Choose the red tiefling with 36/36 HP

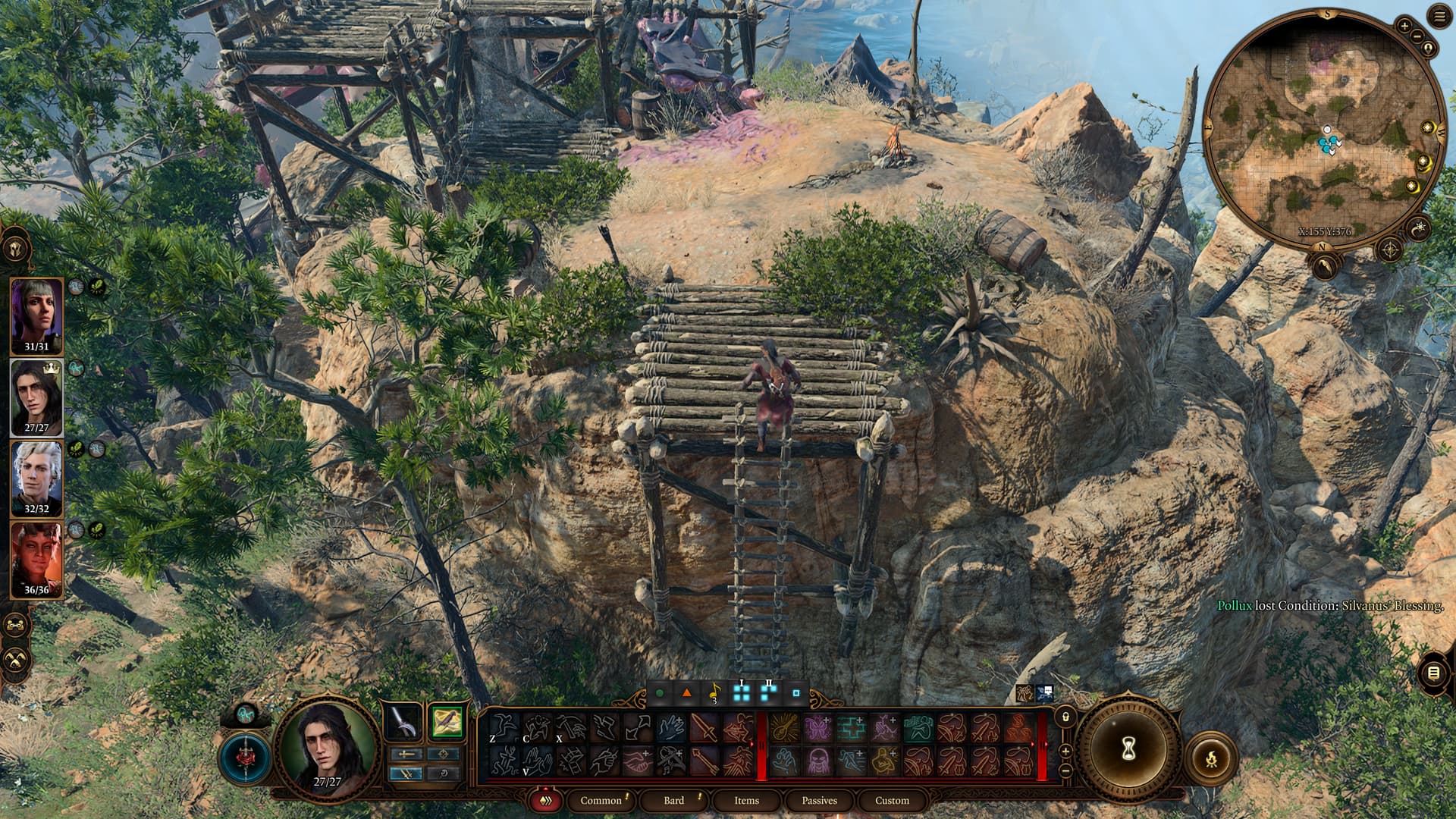pos(36,559)
